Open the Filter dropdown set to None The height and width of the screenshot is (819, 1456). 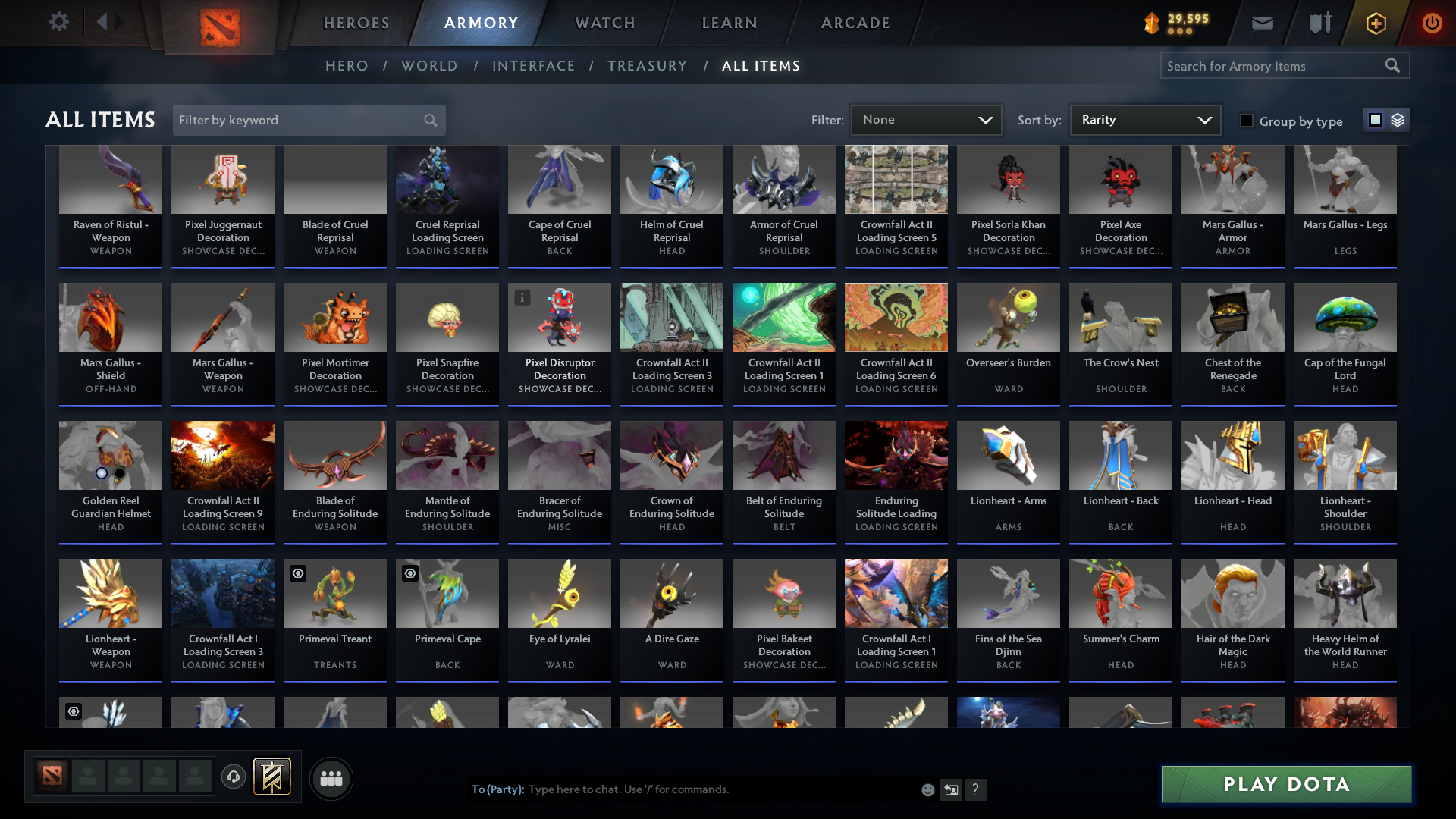(926, 120)
